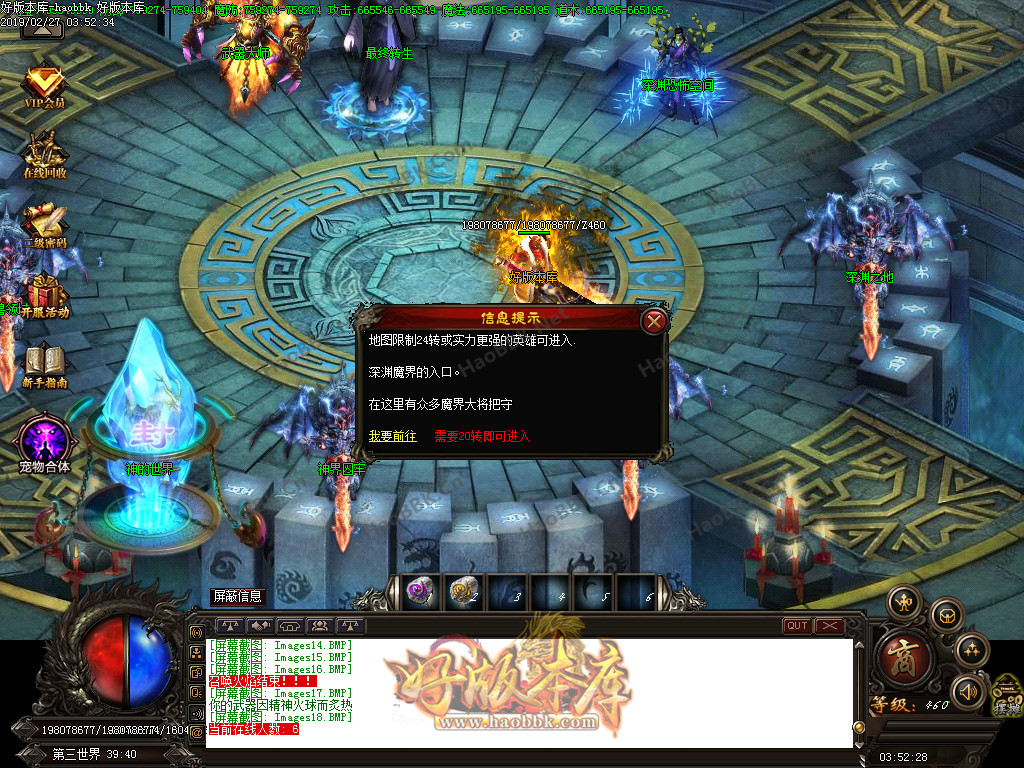Toggle the speaker sound button
The height and width of the screenshot is (768, 1024).
967,691
